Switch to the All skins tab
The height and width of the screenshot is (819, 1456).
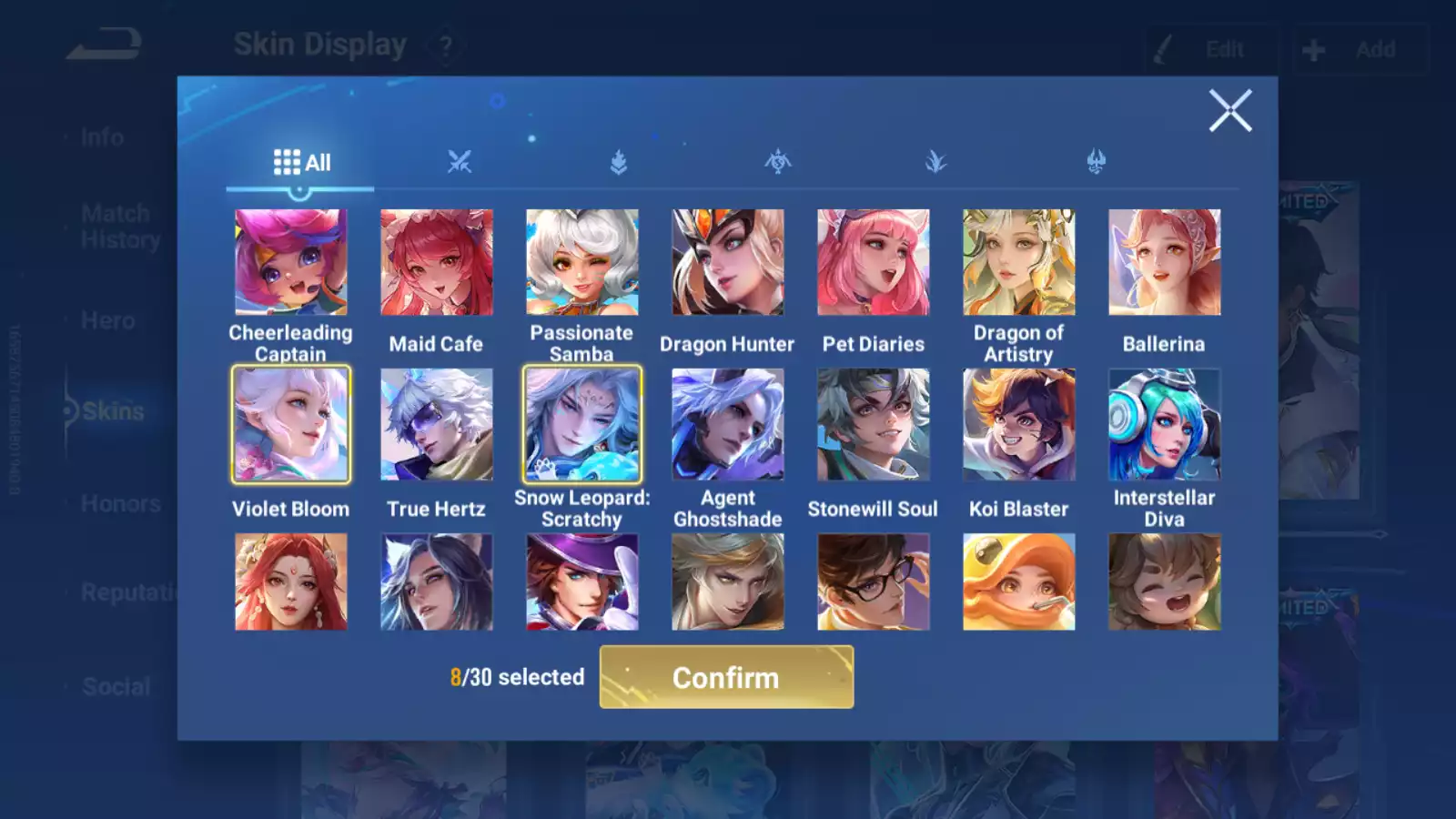pyautogui.click(x=301, y=163)
